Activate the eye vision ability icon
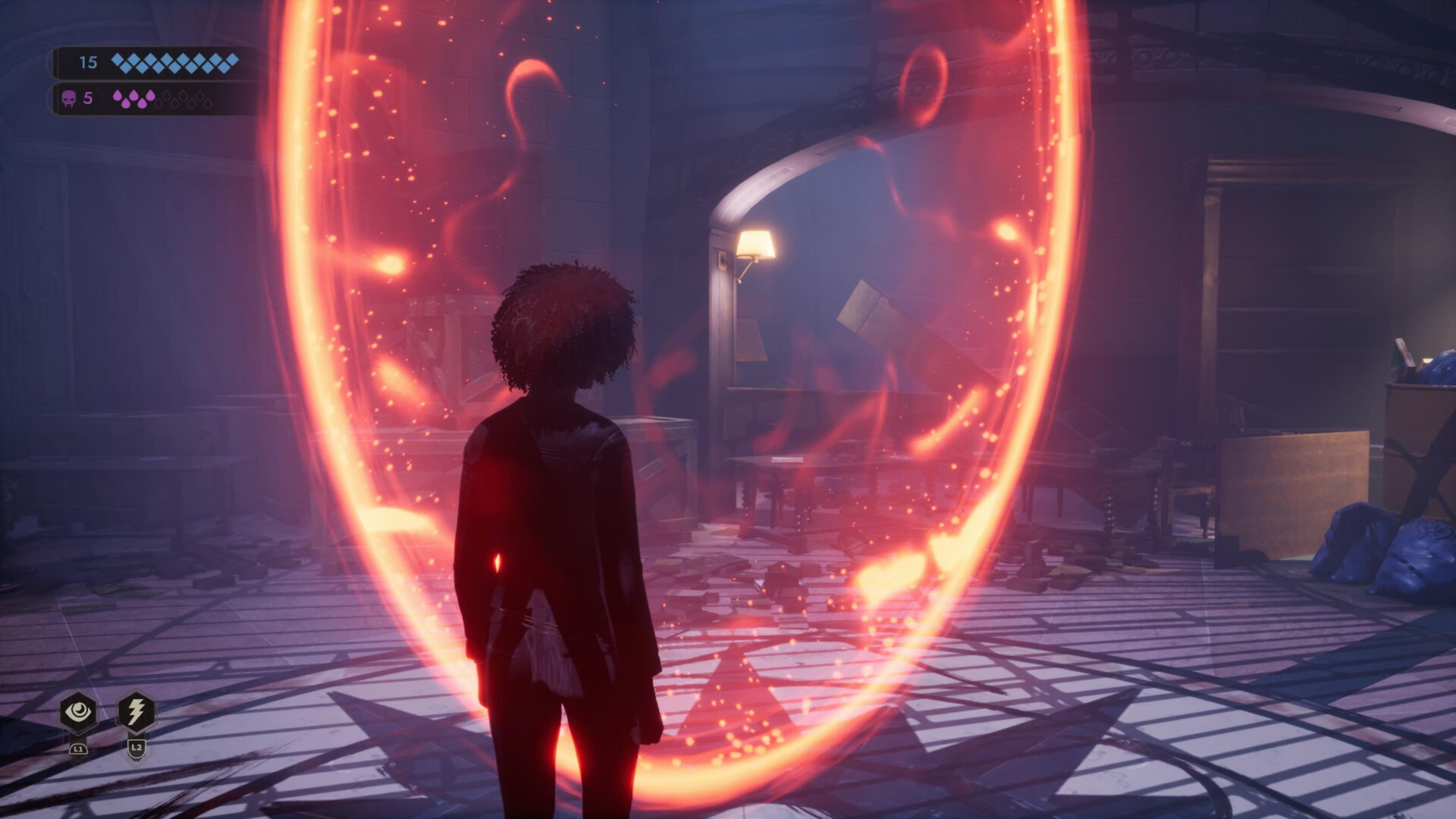The height and width of the screenshot is (819, 1456). tap(78, 712)
